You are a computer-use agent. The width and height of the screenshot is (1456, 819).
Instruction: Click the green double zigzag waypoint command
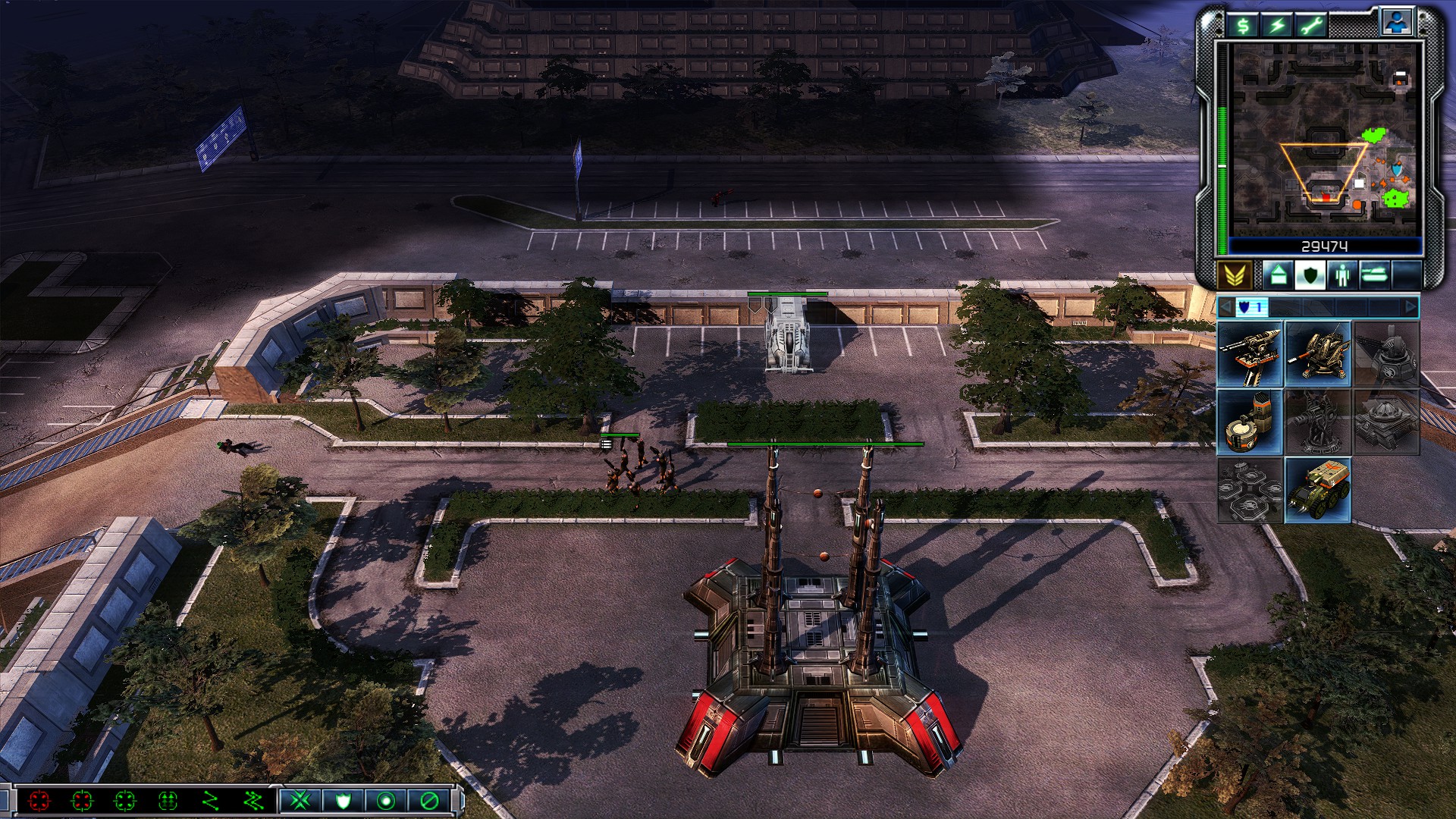[x=253, y=800]
